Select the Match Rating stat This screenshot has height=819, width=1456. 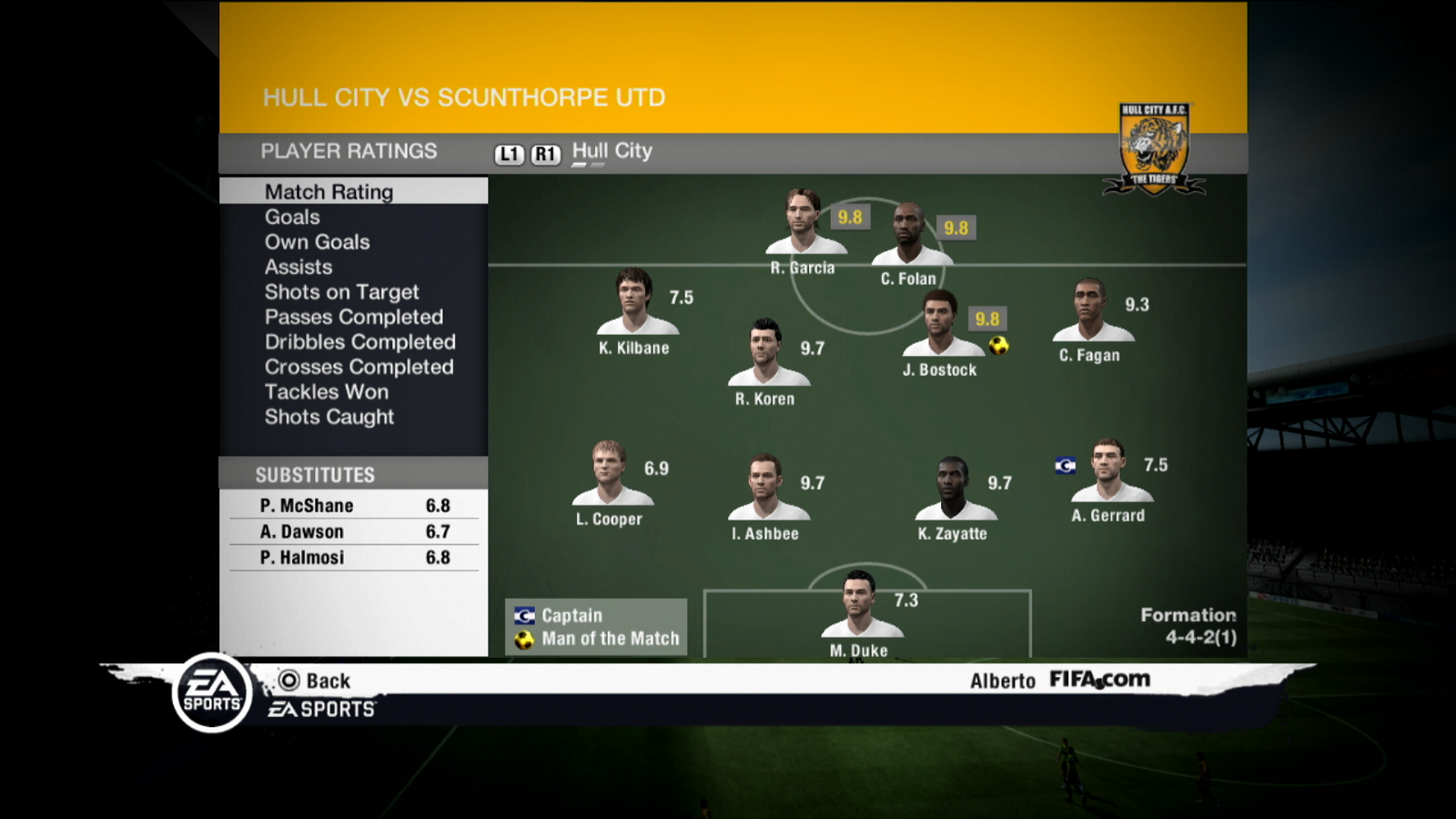[329, 192]
